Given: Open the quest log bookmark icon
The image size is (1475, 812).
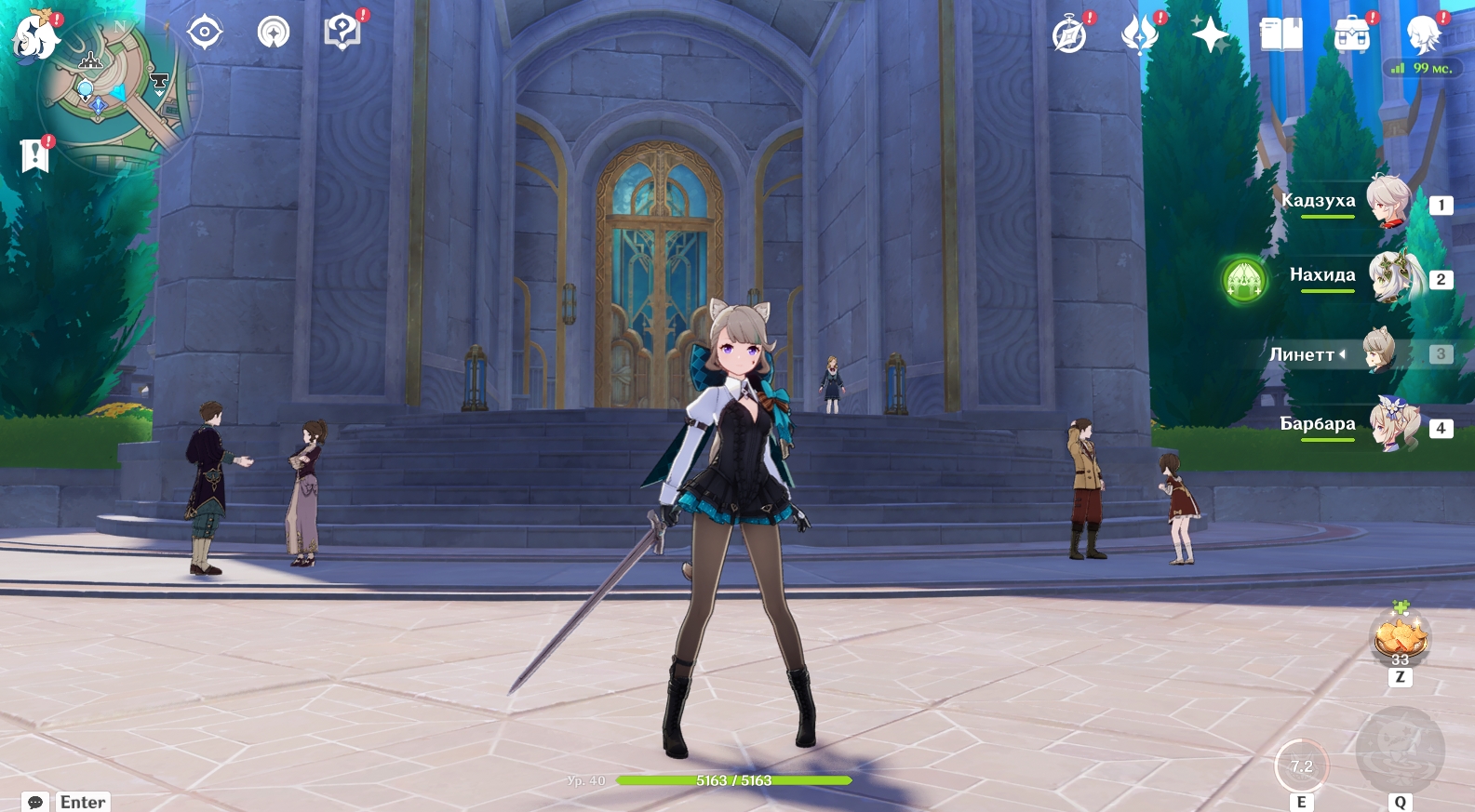Looking at the screenshot, I should coord(34,155).
